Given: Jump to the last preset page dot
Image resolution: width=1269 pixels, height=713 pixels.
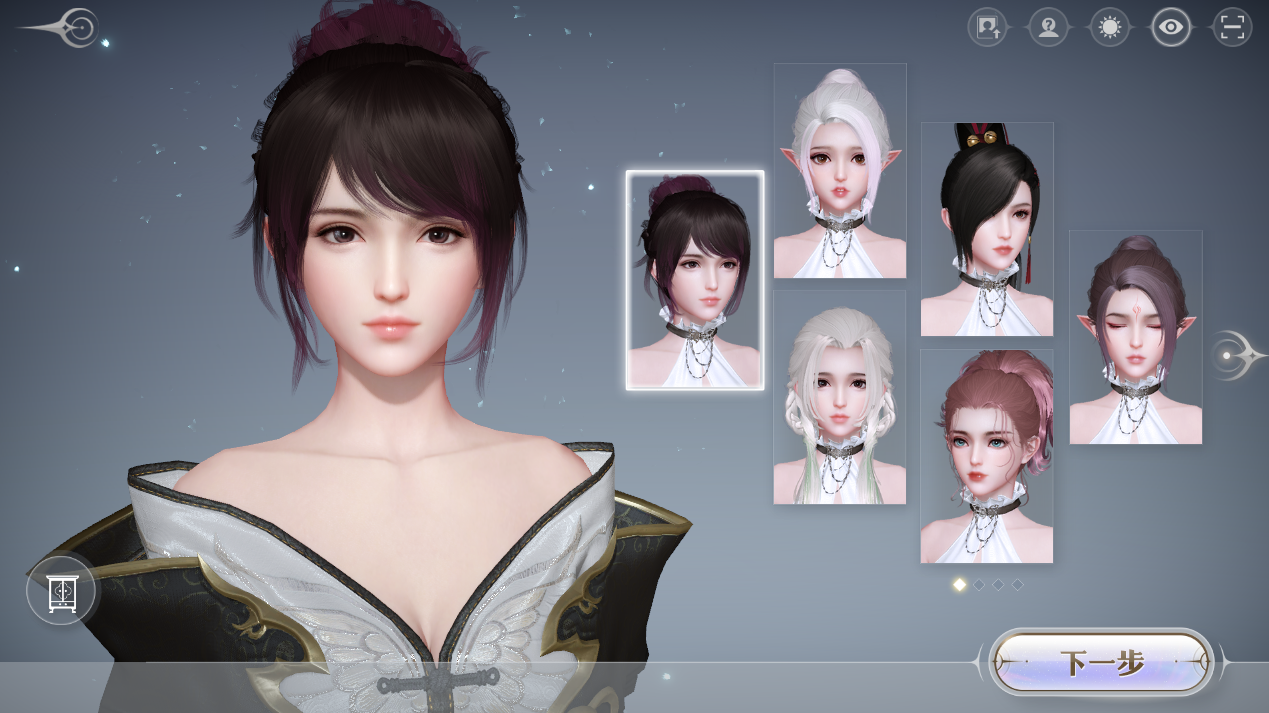Looking at the screenshot, I should 1018,584.
